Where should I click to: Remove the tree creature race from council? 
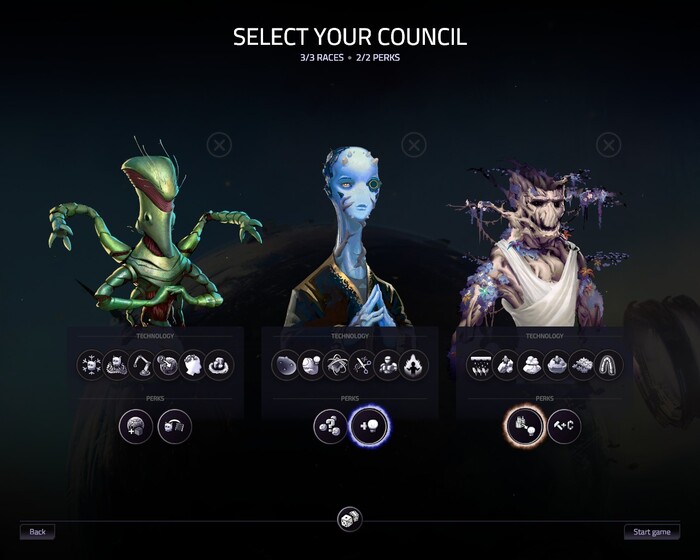(608, 146)
